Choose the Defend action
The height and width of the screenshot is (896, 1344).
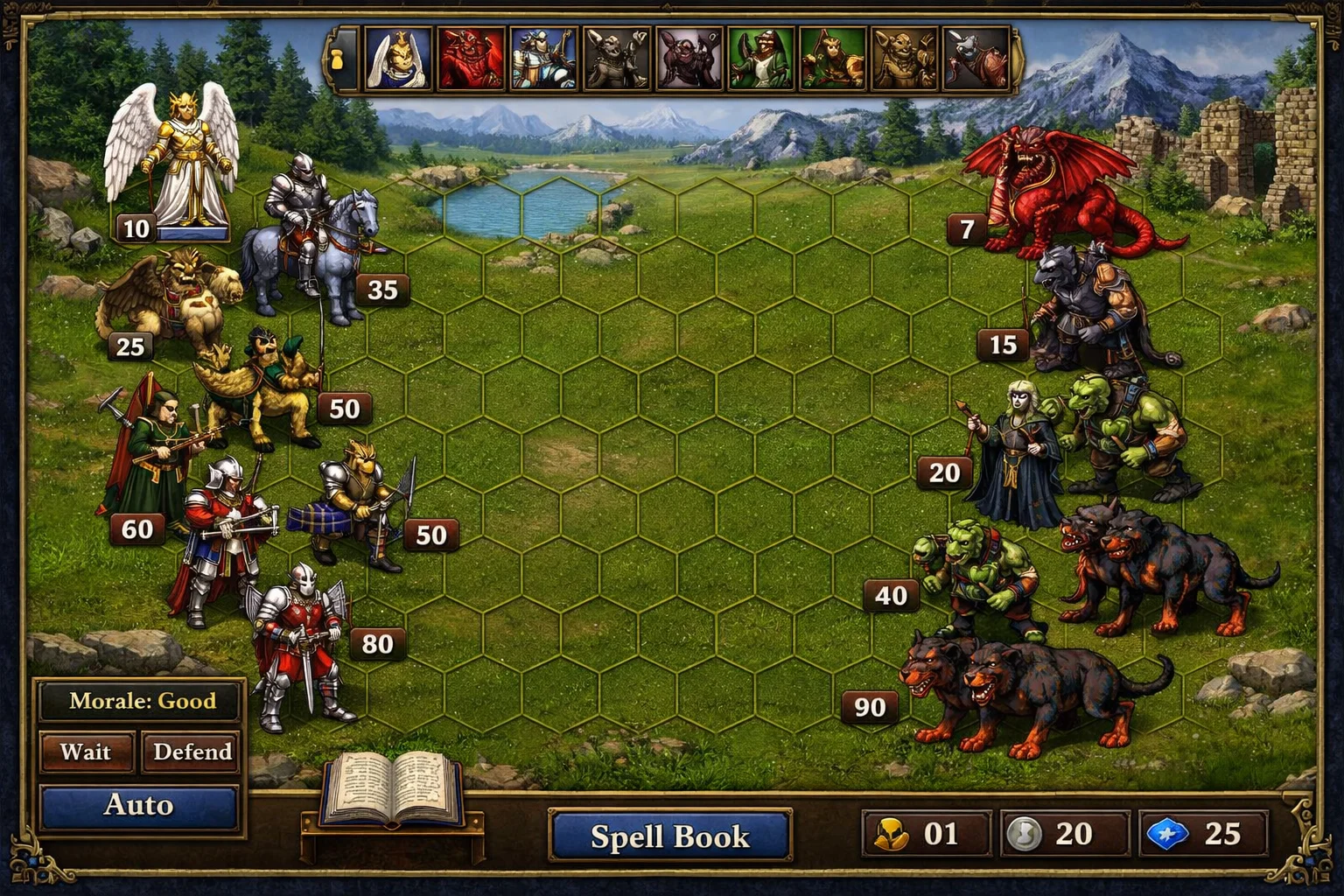(192, 752)
